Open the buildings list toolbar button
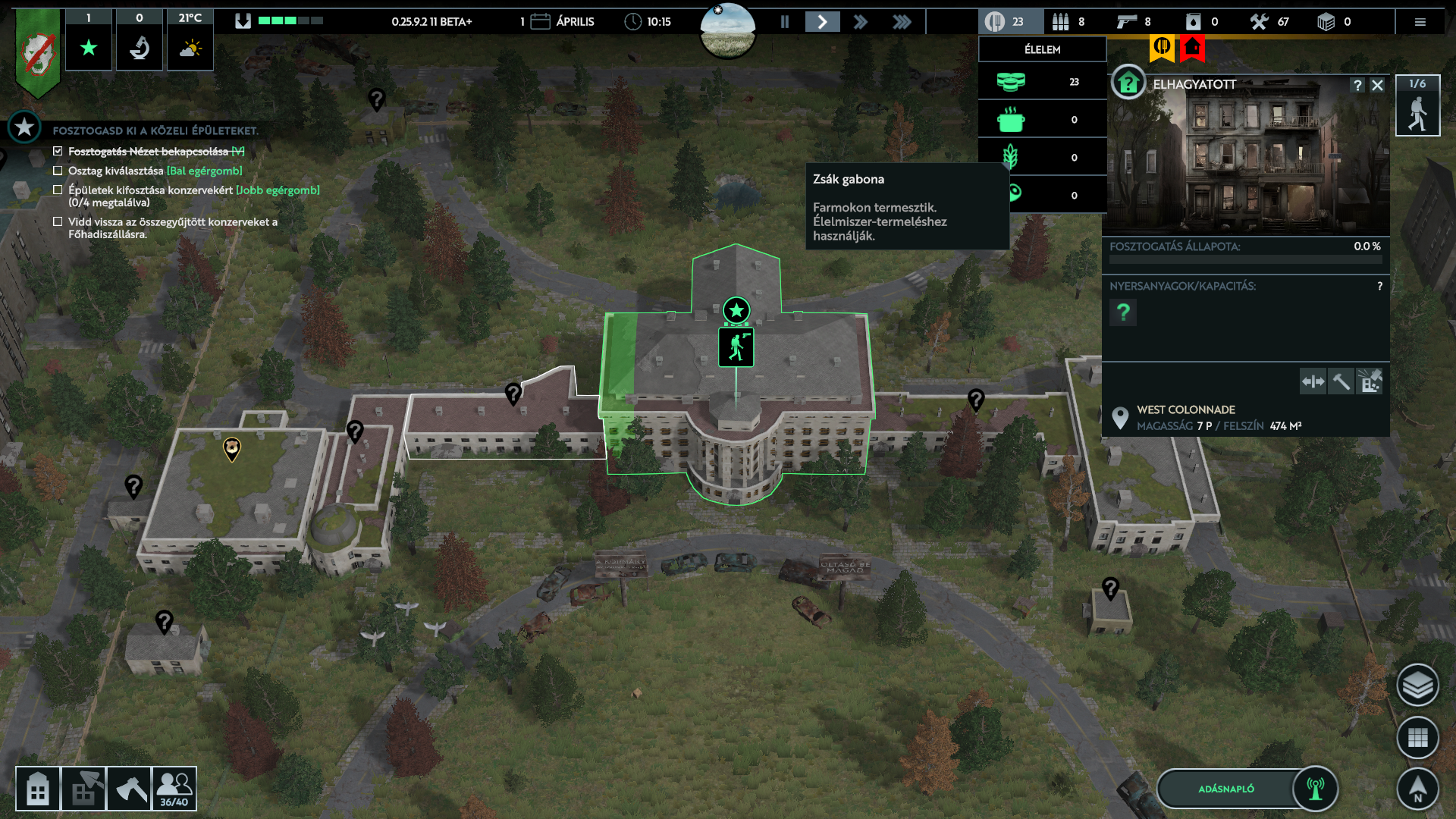The width and height of the screenshot is (1456, 819). [38, 789]
